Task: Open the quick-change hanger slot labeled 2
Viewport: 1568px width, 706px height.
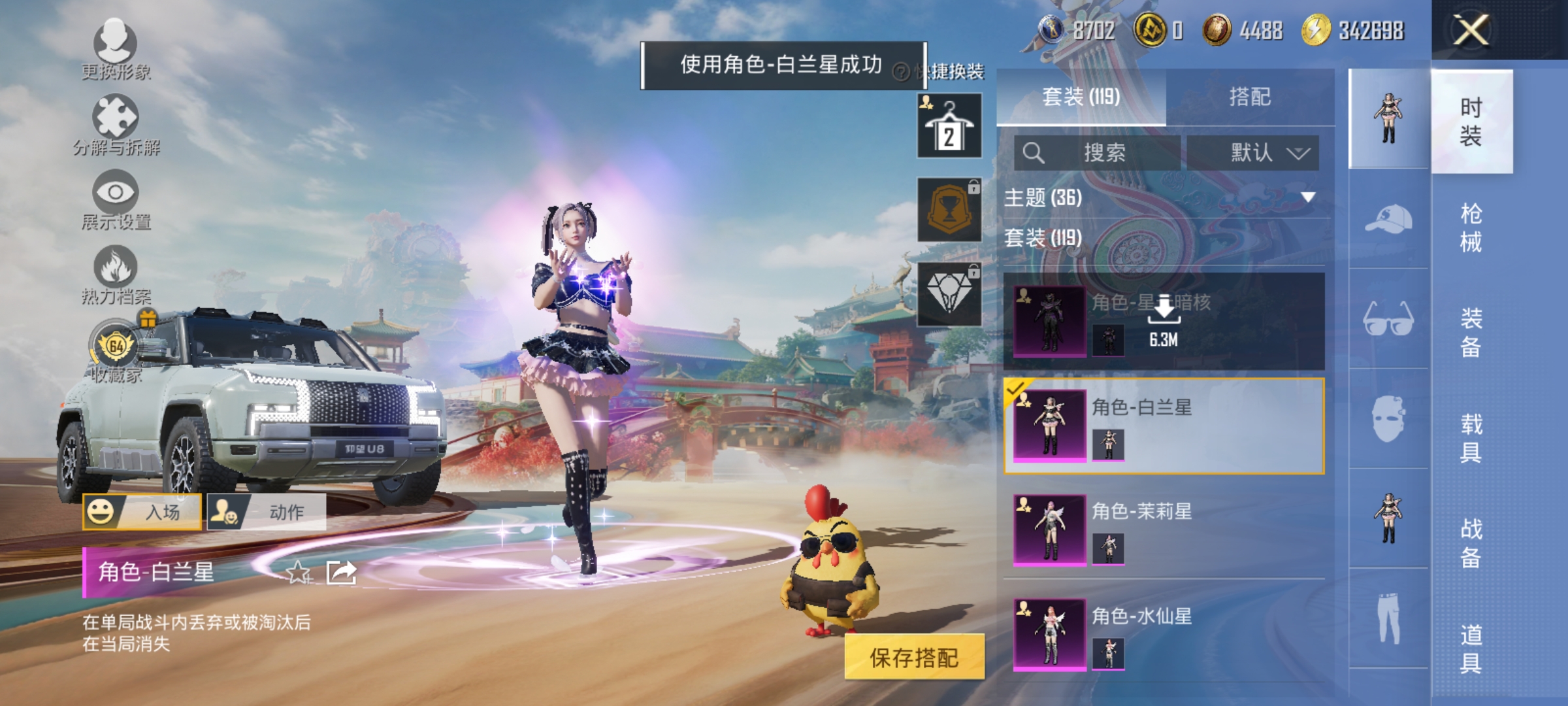Action: (x=950, y=124)
